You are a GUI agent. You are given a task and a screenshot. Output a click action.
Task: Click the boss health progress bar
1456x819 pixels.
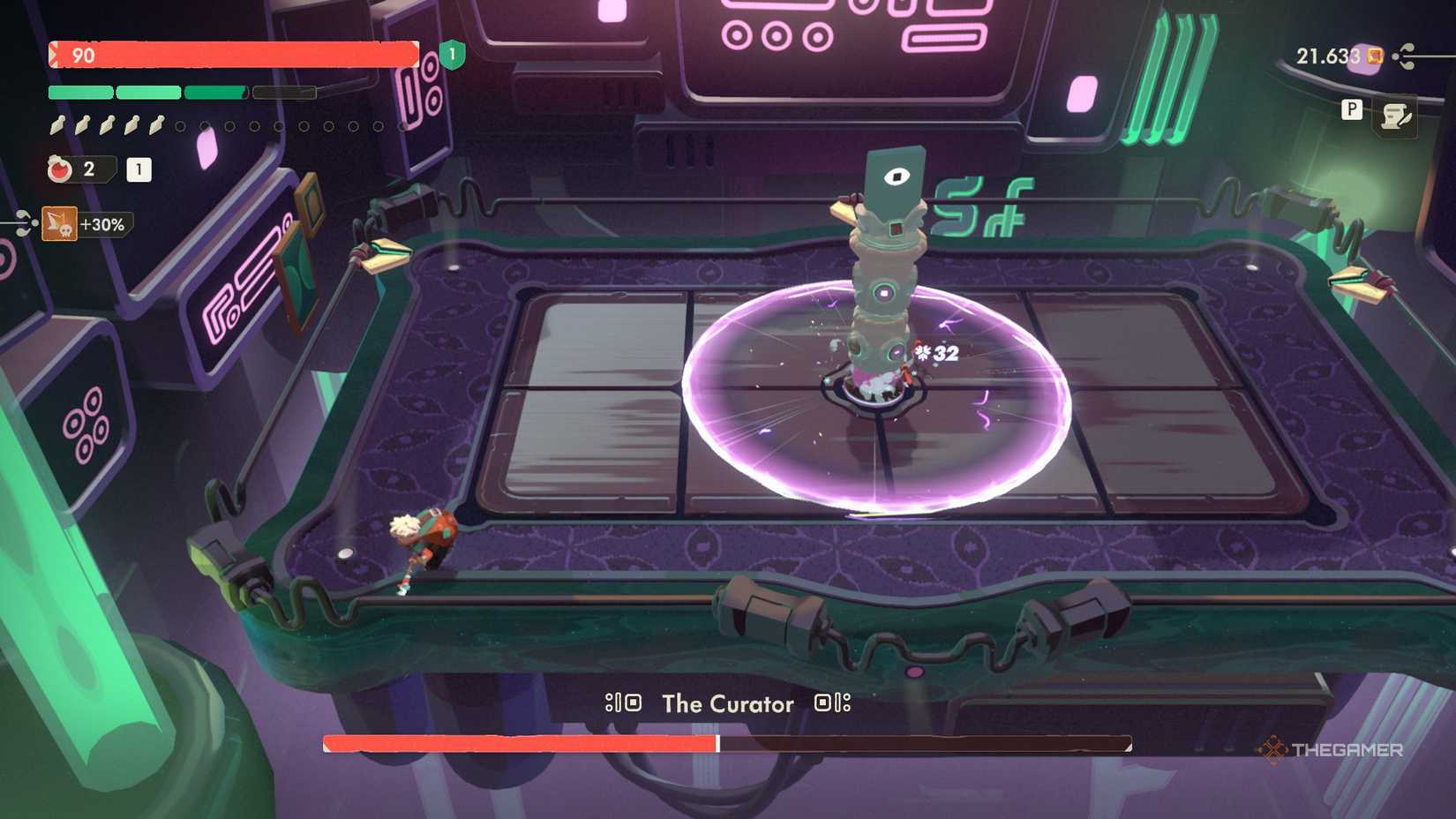coord(729,740)
